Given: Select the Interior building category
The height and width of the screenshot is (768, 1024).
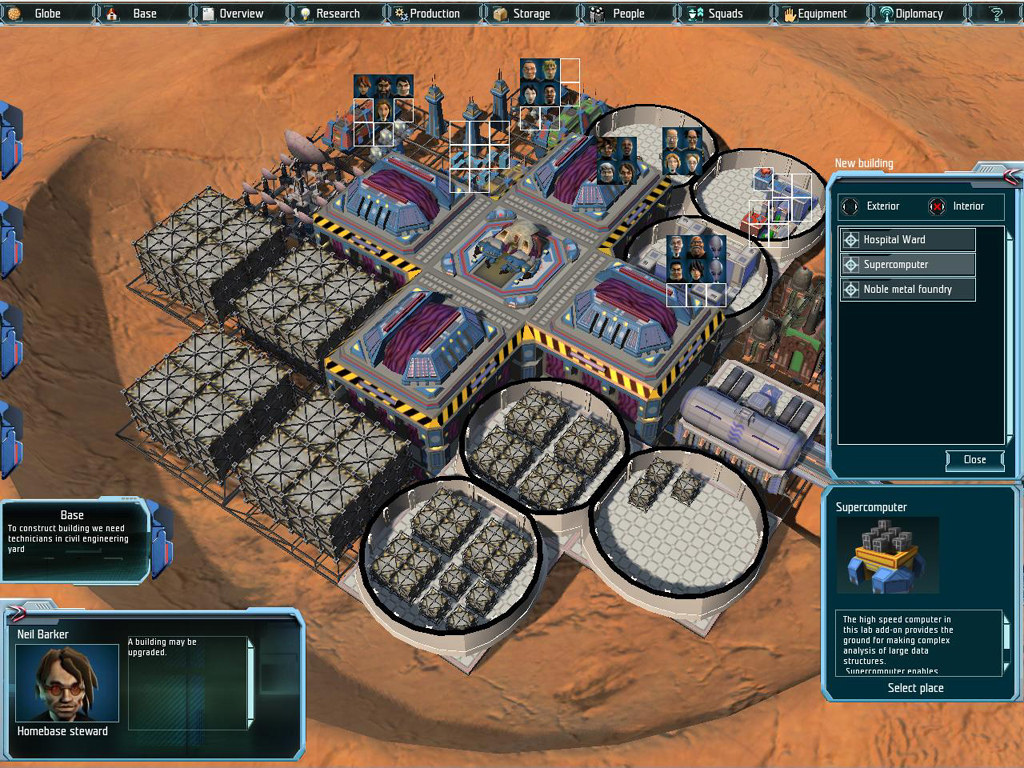Looking at the screenshot, I should pyautogui.click(x=959, y=206).
